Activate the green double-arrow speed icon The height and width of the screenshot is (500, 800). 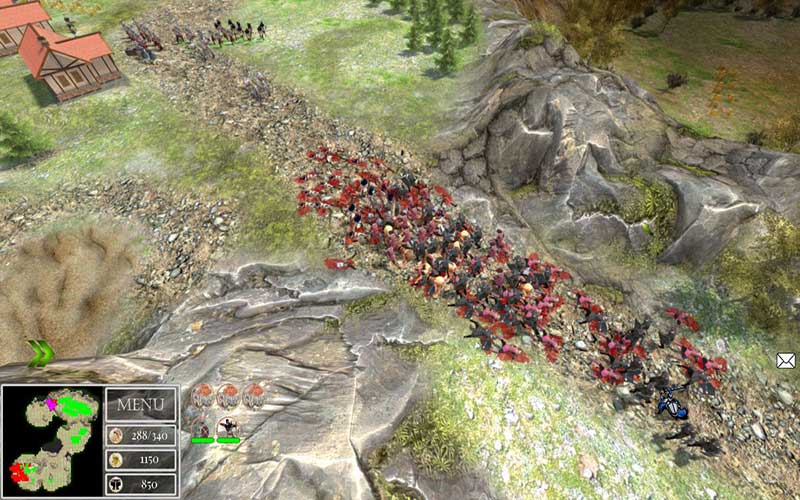click(x=40, y=352)
